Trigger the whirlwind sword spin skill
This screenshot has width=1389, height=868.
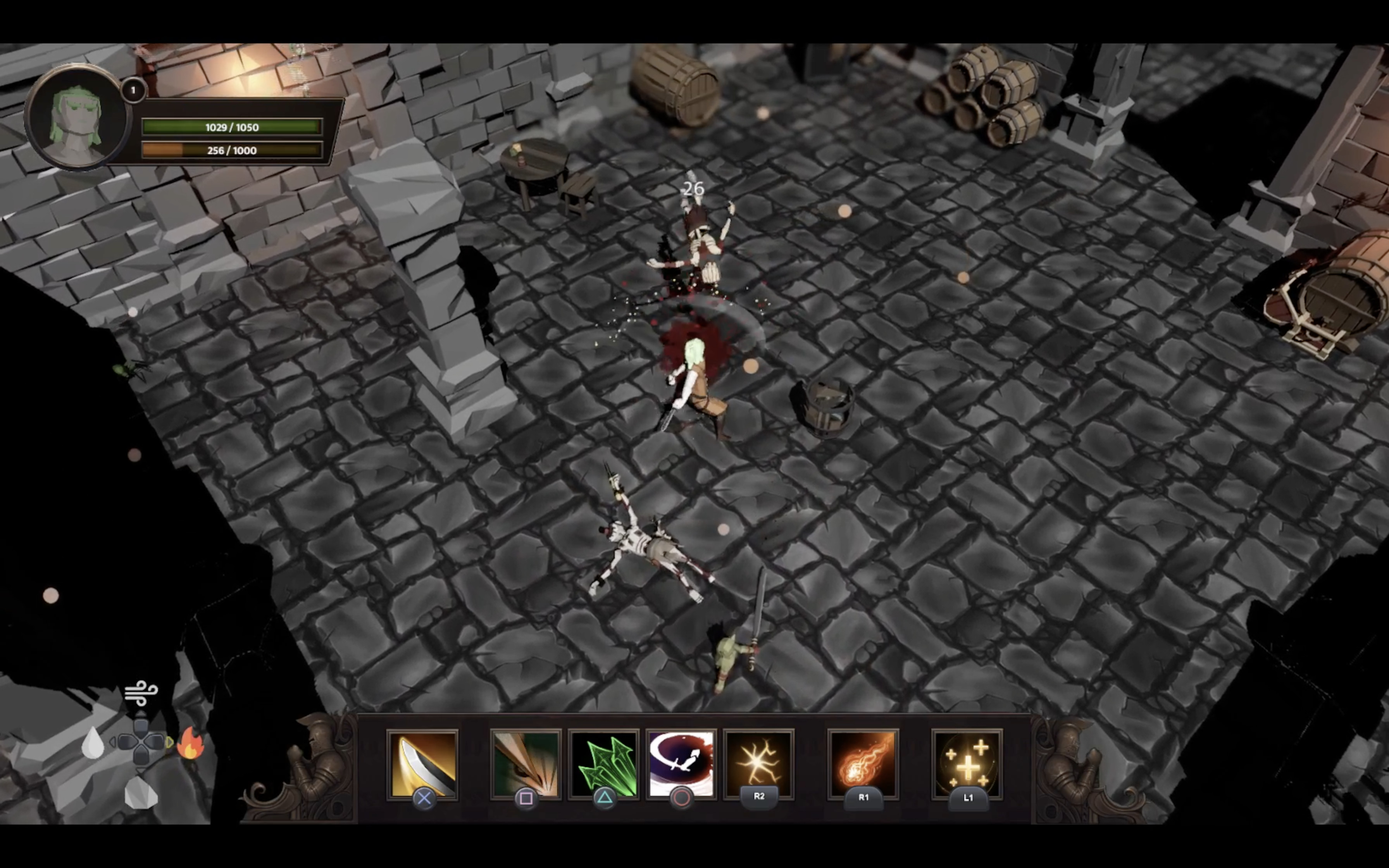coord(681,764)
